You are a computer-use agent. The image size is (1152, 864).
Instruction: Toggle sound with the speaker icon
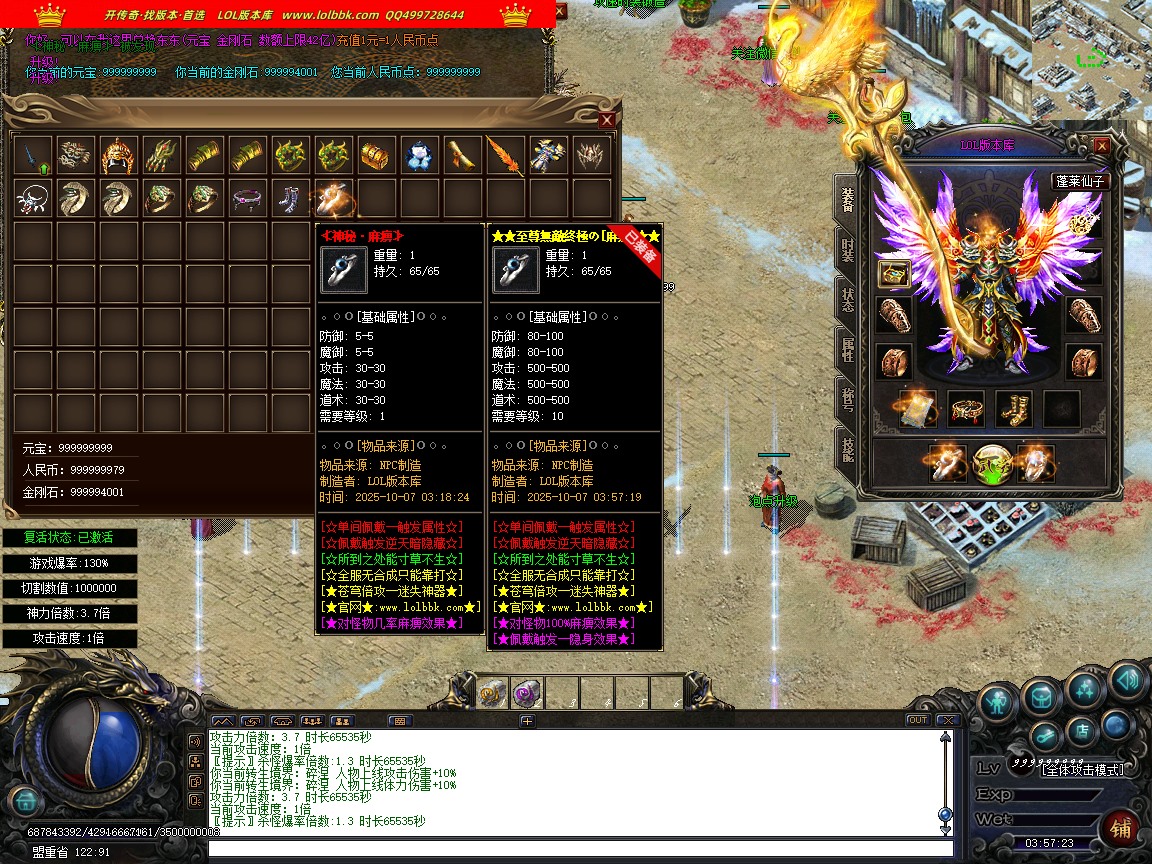click(1126, 681)
